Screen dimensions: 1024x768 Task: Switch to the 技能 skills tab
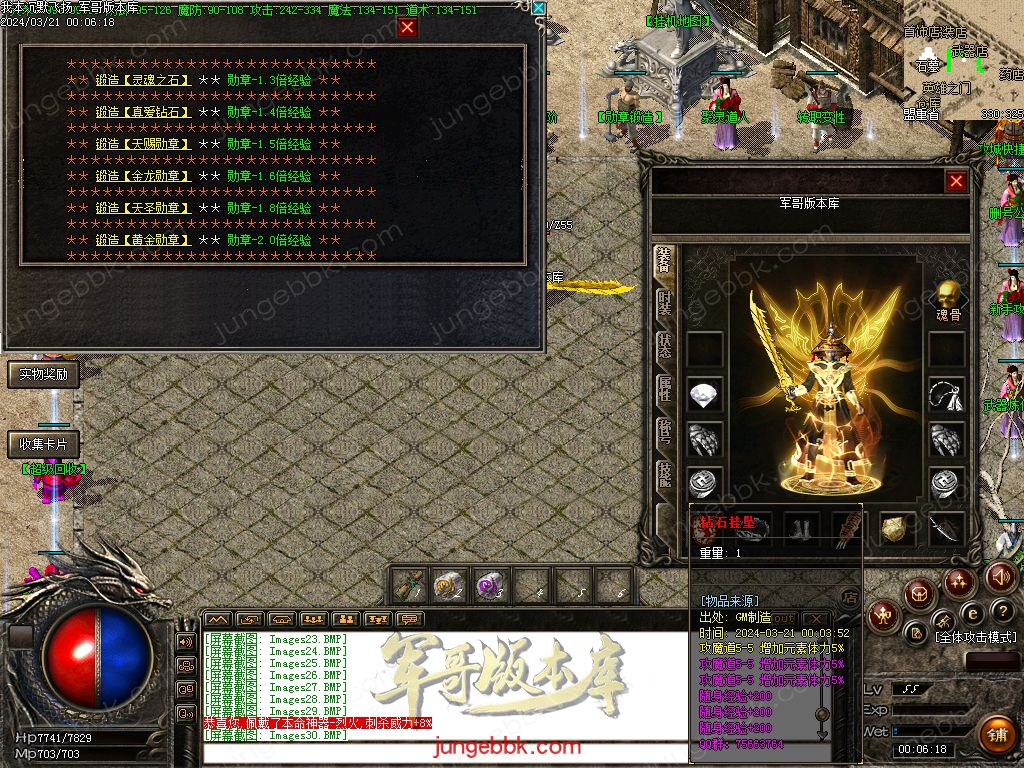665,475
